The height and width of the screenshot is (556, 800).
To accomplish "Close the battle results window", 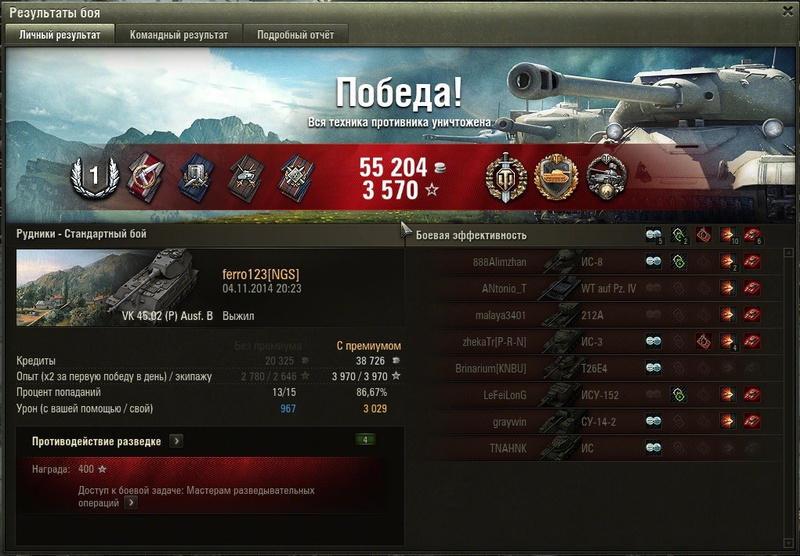I will click(787, 11).
